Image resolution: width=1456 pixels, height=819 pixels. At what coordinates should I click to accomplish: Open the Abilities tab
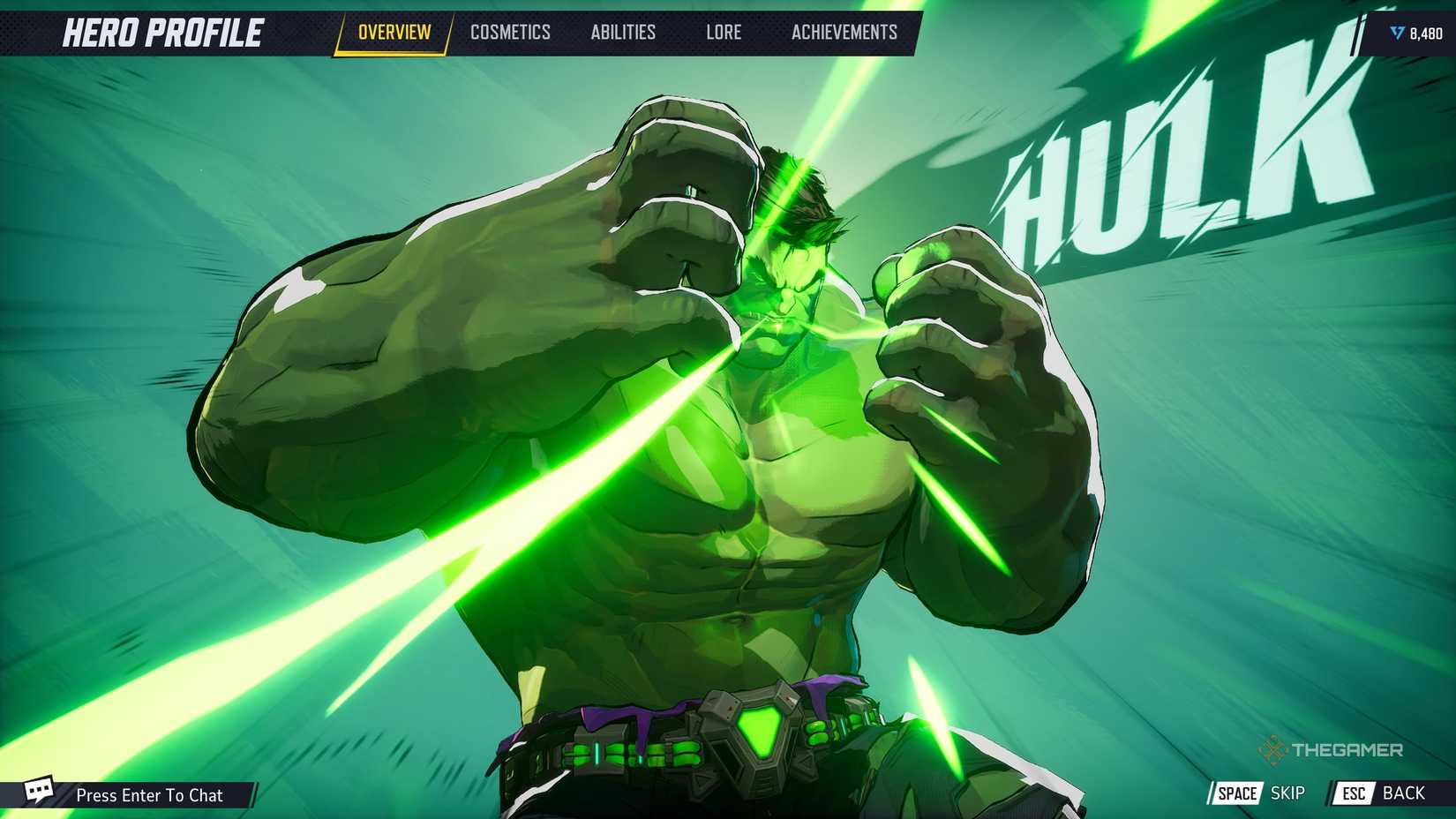[624, 32]
